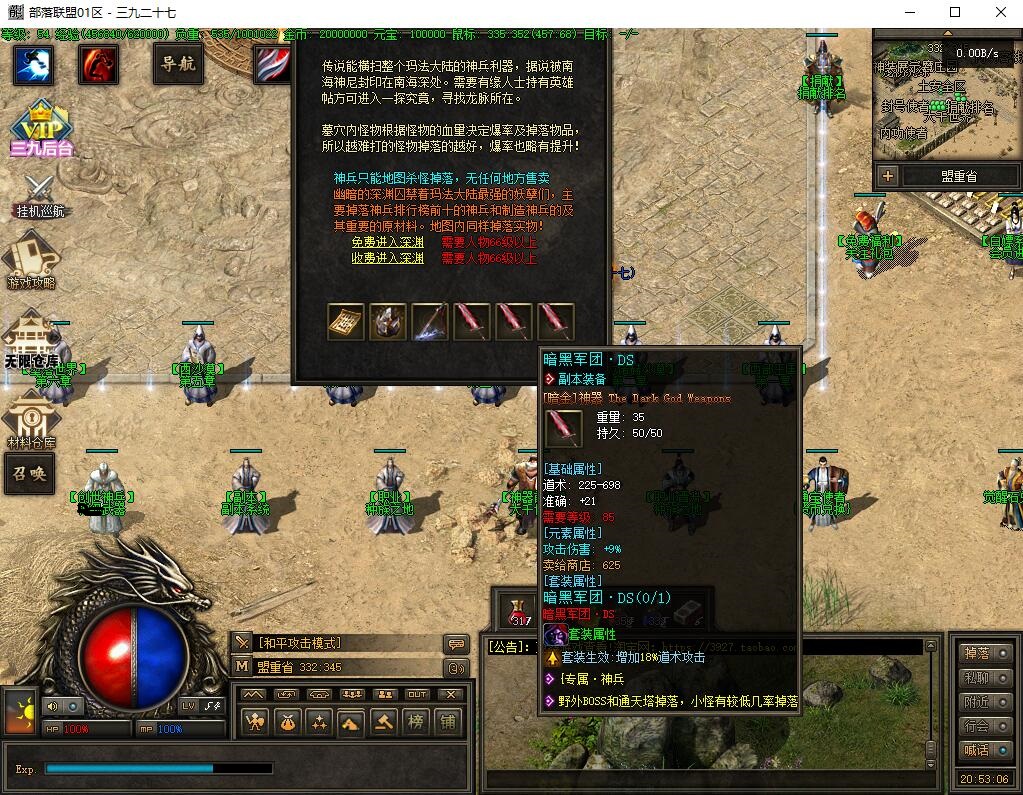1023x795 pixels.
Task: Choose 收费进入深渊 paid abyss entry
Action: pyautogui.click(x=388, y=258)
